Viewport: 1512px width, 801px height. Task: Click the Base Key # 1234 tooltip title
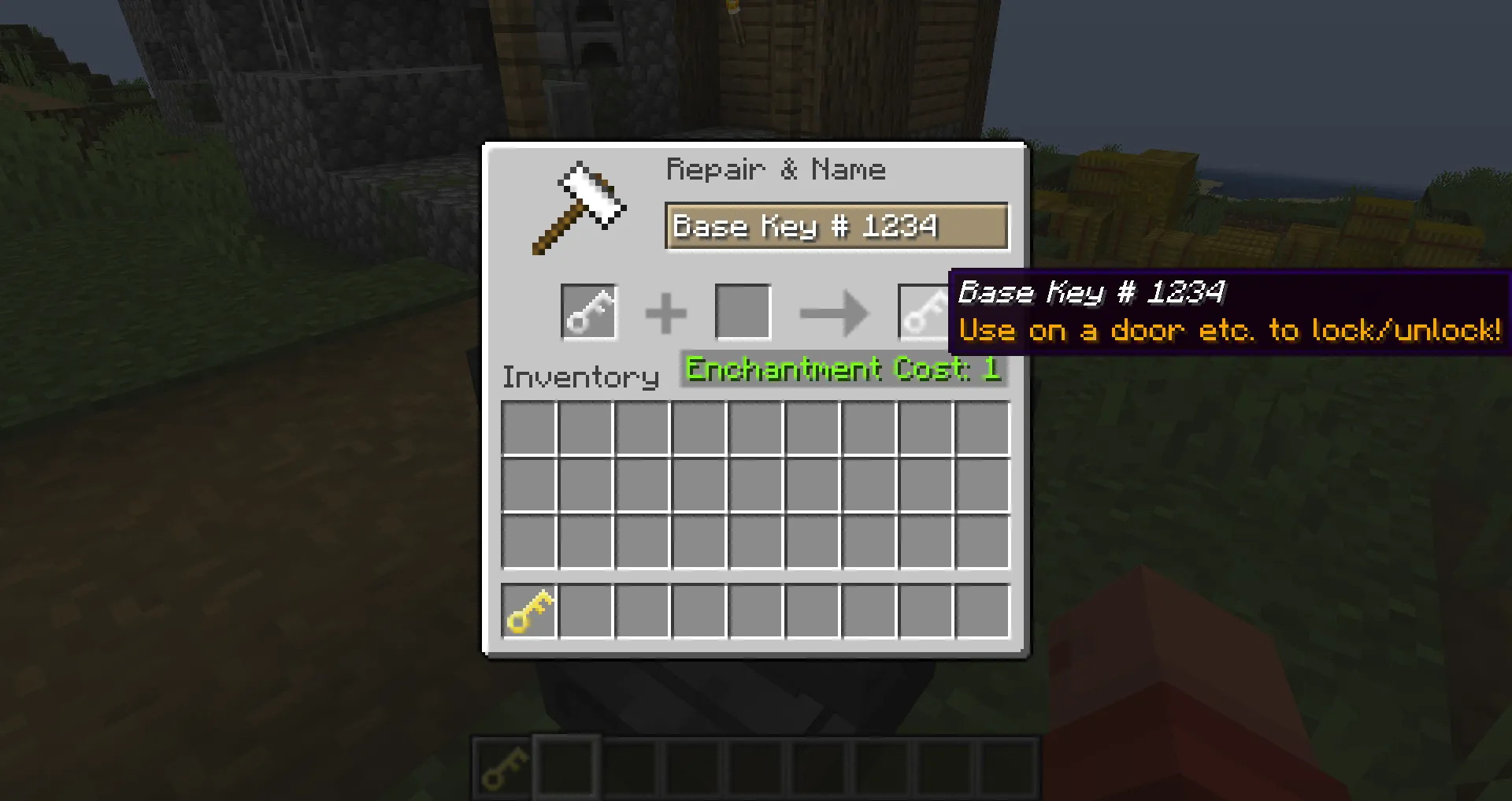1091,292
